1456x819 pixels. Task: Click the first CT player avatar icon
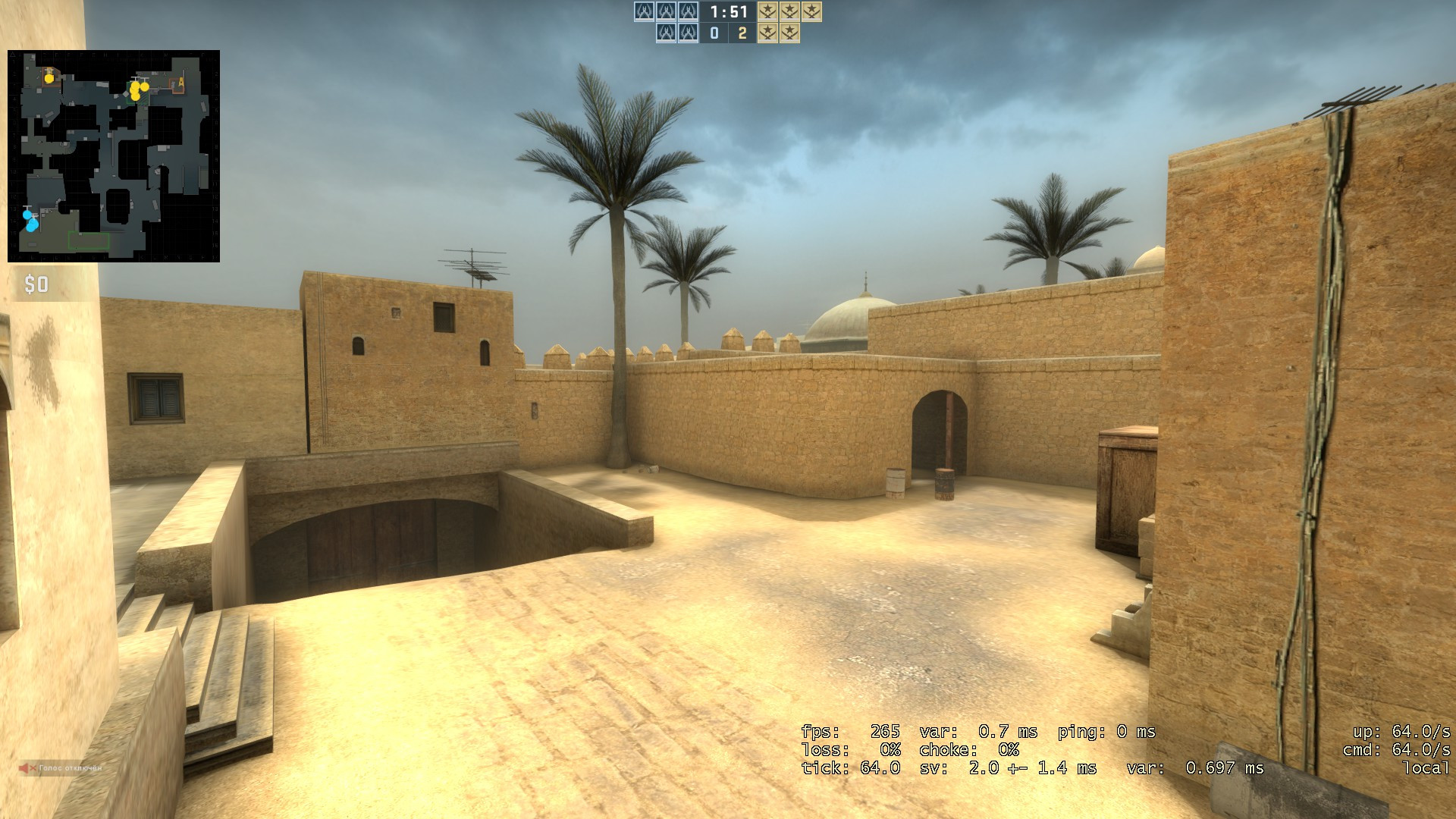click(645, 12)
